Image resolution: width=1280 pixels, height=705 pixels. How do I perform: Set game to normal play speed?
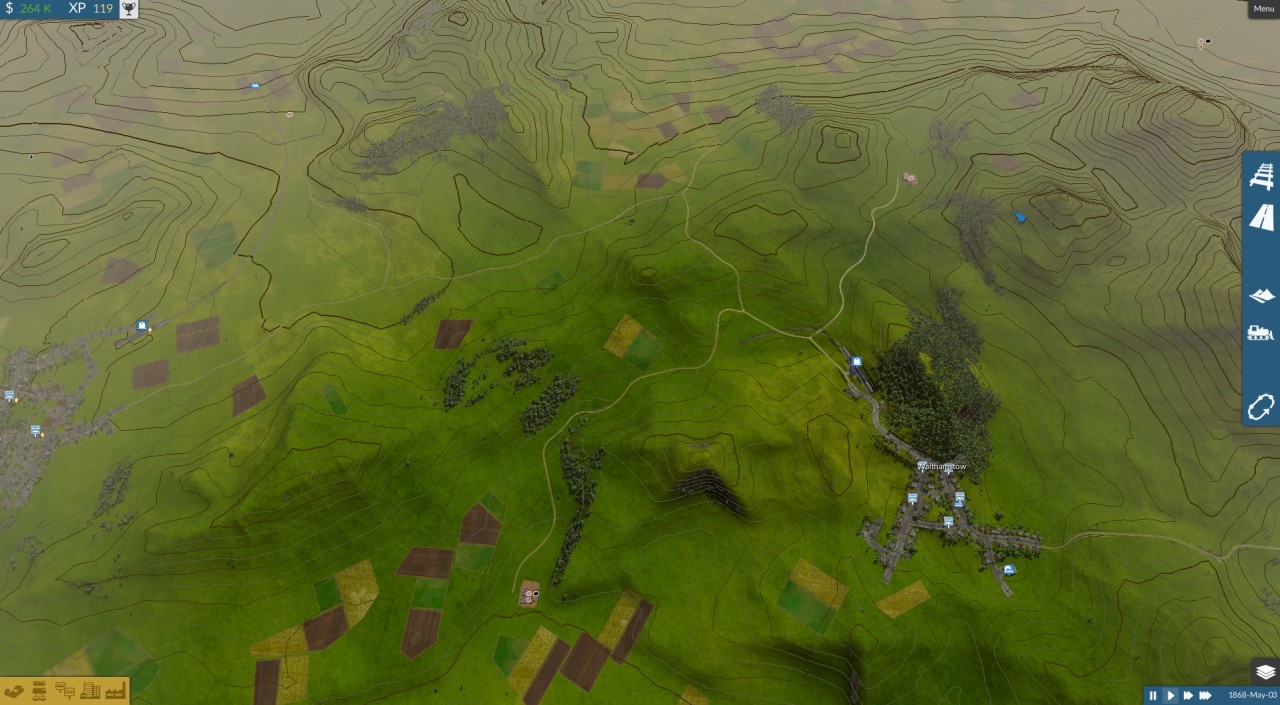tap(1171, 695)
